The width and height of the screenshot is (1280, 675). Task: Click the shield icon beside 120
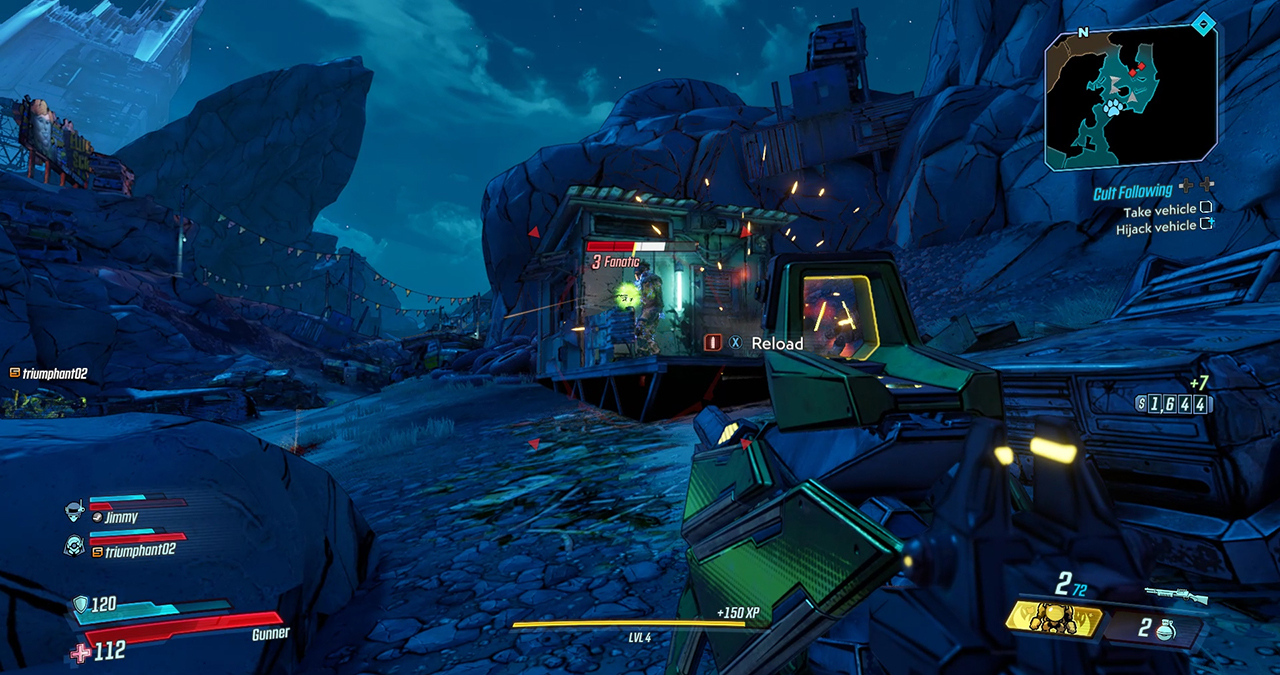(x=81, y=604)
